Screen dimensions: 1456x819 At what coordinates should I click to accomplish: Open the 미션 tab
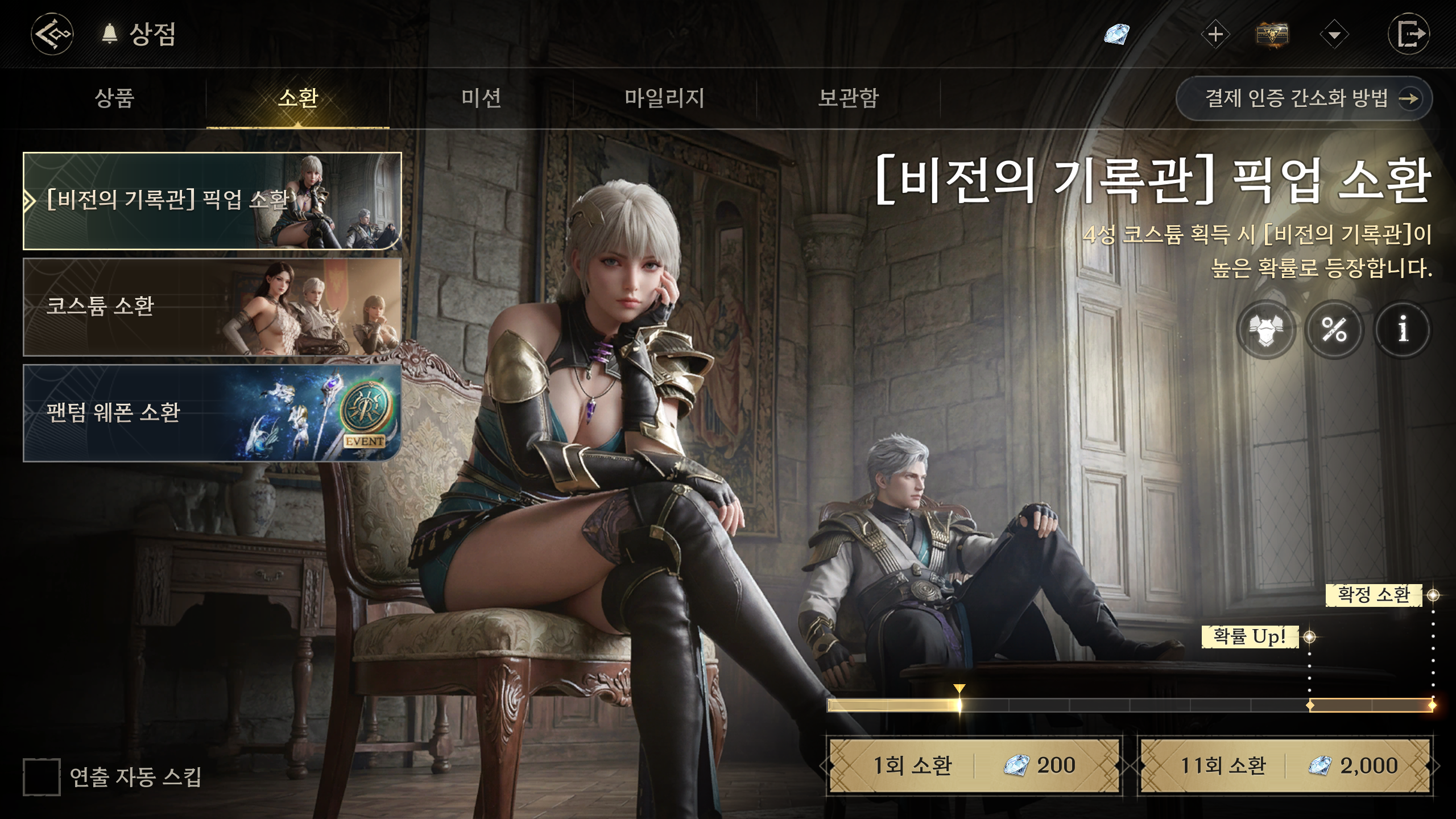pos(481,98)
